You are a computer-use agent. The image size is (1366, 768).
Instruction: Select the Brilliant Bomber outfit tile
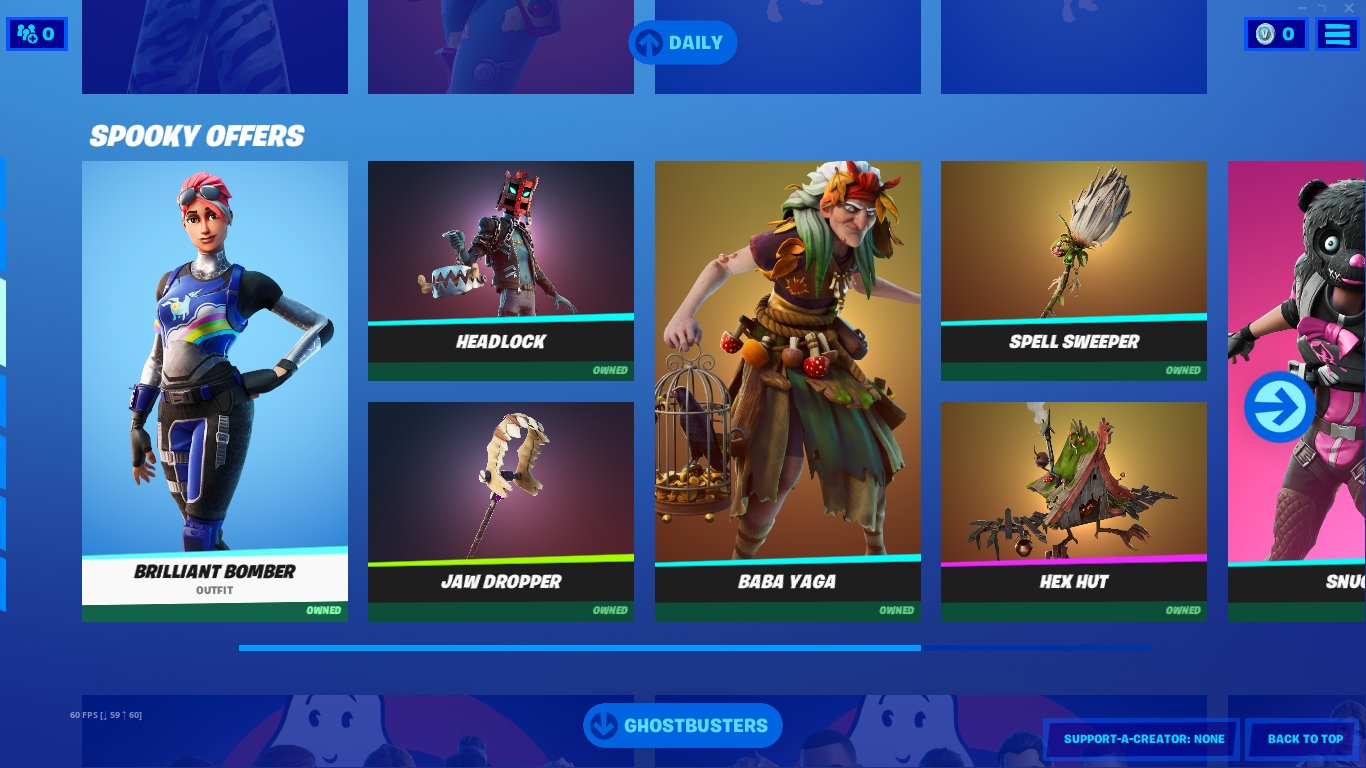pos(215,390)
